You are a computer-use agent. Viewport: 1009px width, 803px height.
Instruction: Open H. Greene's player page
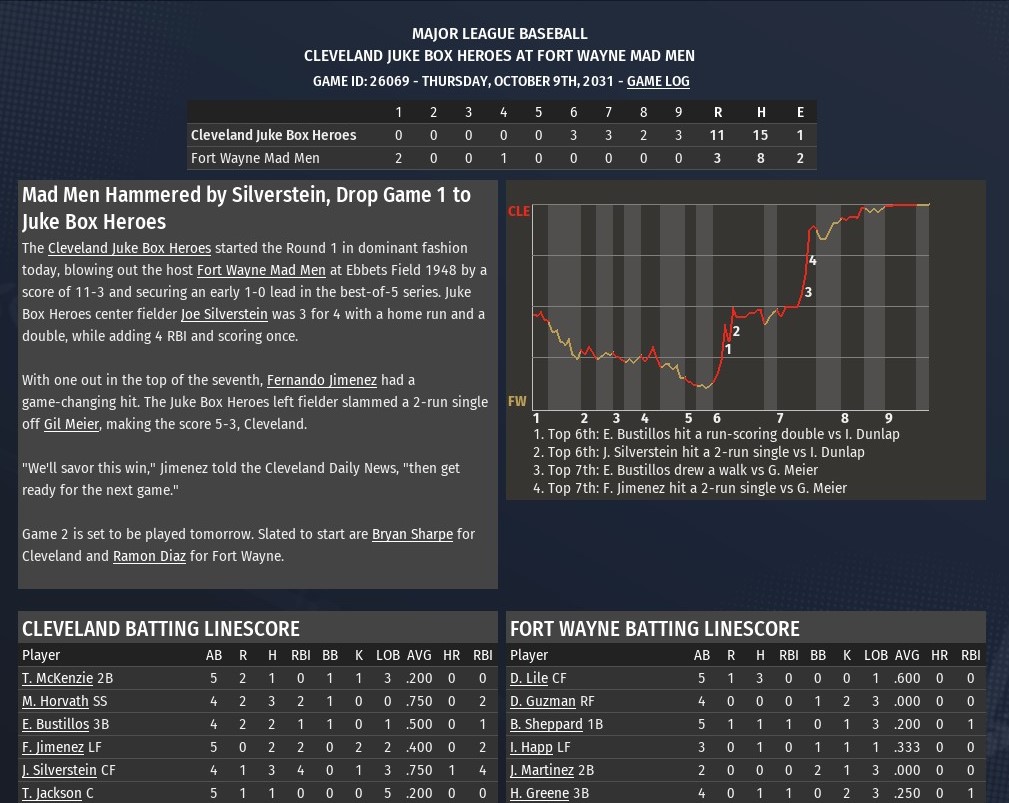[539, 793]
